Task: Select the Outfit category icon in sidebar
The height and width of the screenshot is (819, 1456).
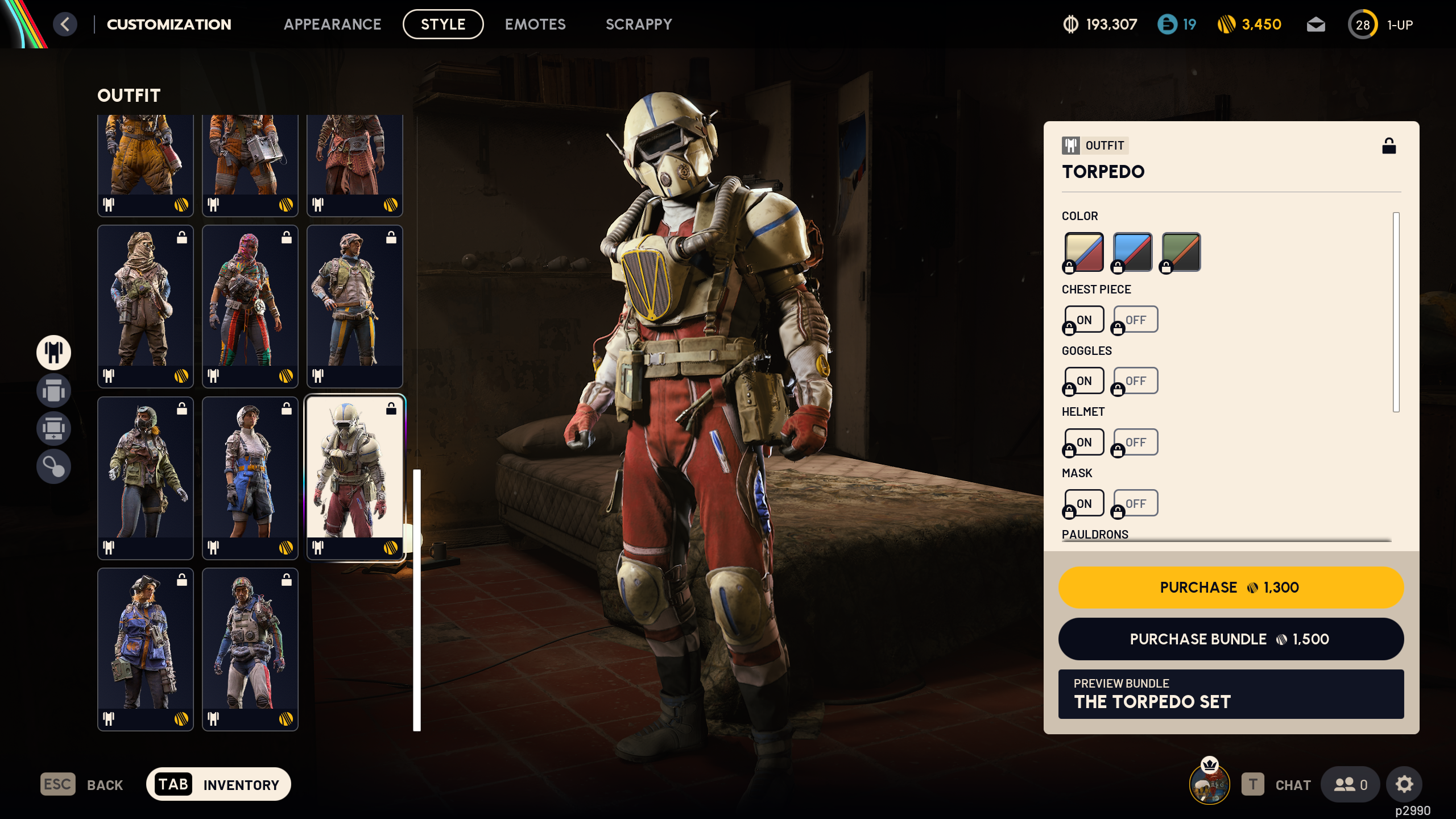Action: (x=53, y=352)
